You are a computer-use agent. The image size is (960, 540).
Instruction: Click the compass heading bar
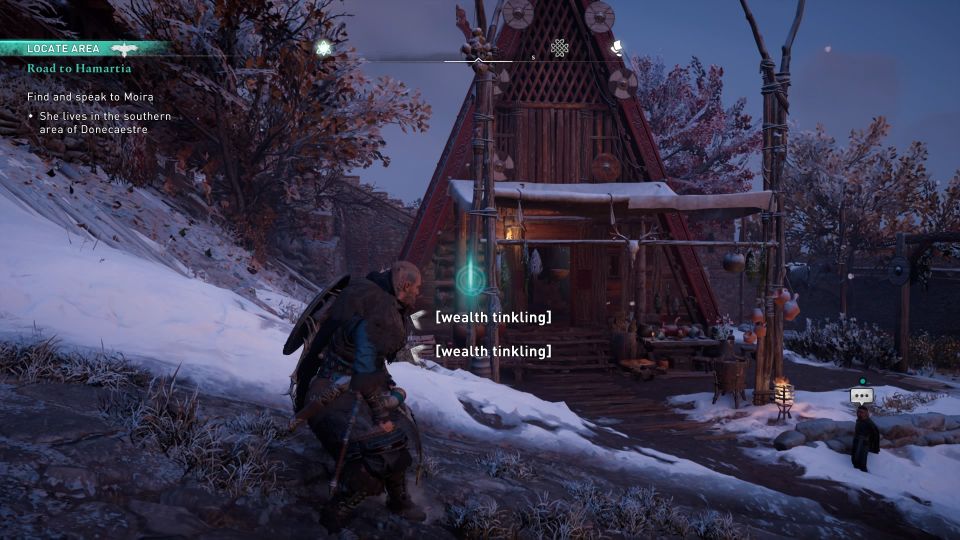click(x=478, y=60)
